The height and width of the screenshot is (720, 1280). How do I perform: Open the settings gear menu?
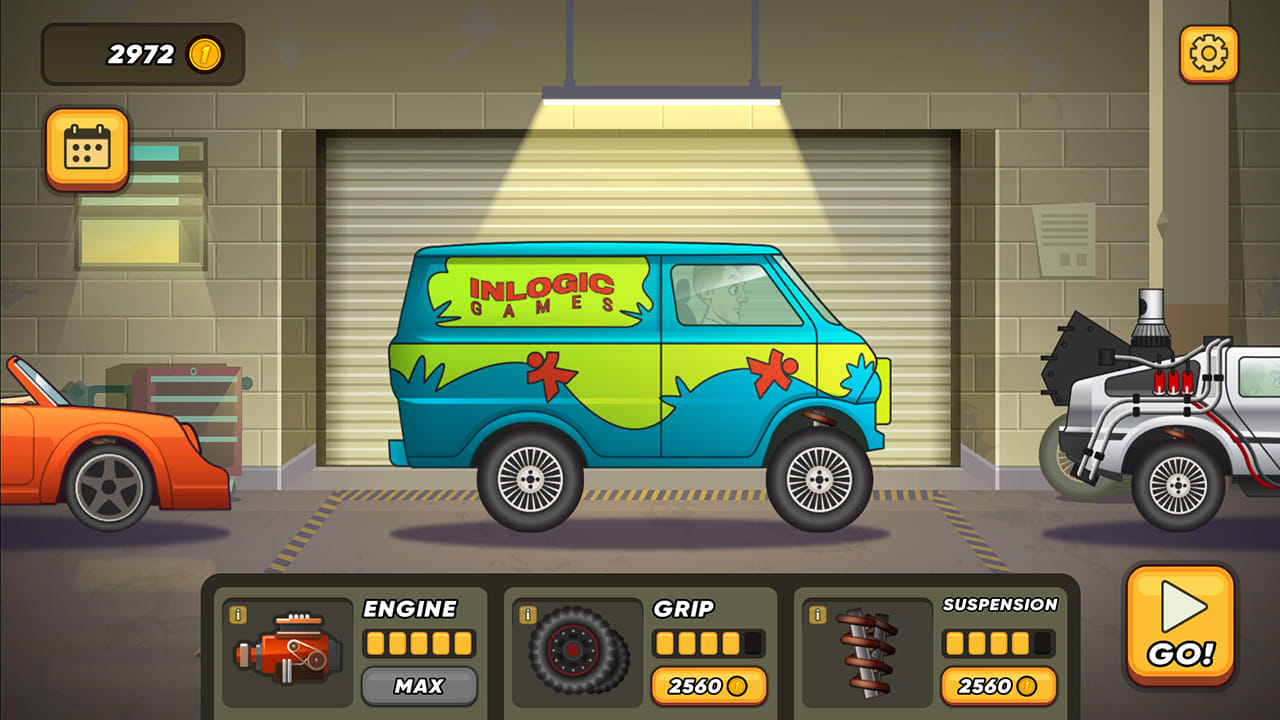[1208, 52]
